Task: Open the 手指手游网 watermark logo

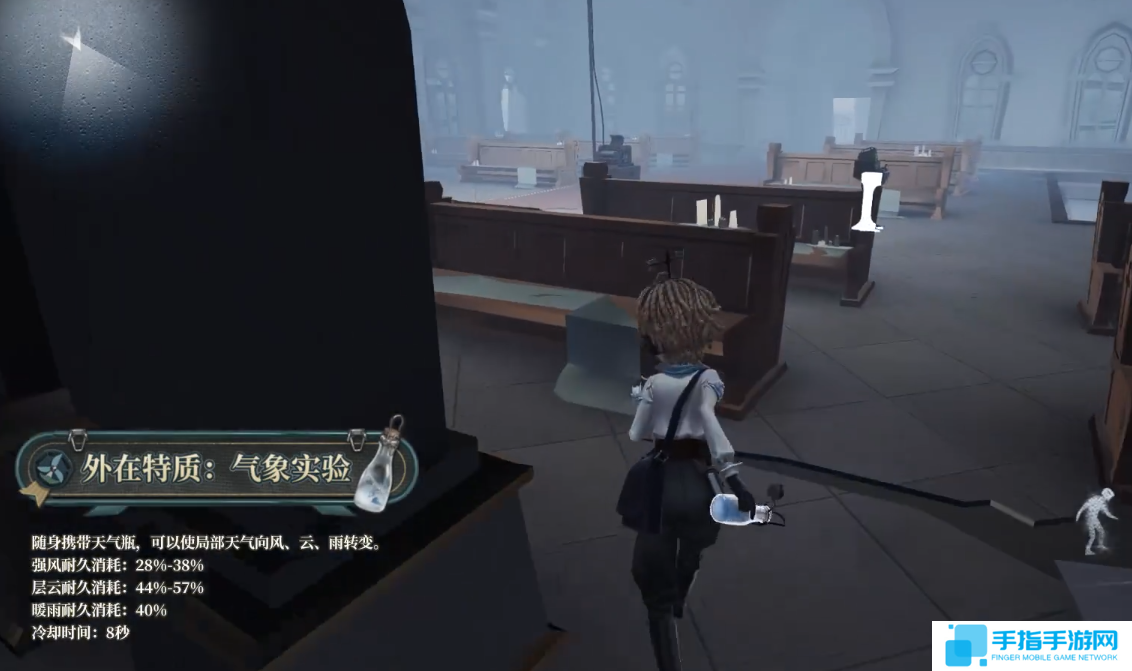Action: click(1031, 646)
